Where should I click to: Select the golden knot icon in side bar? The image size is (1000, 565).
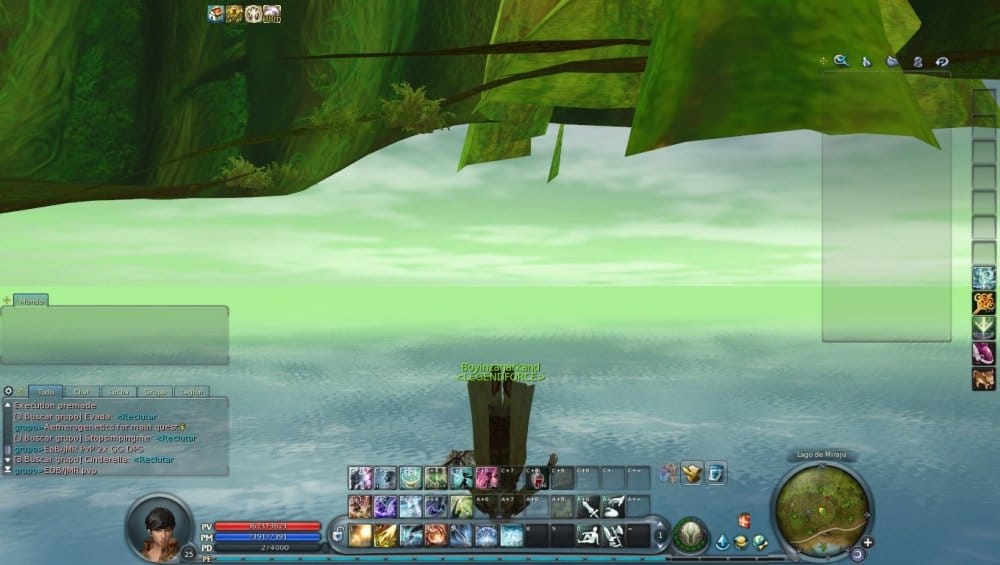click(984, 303)
